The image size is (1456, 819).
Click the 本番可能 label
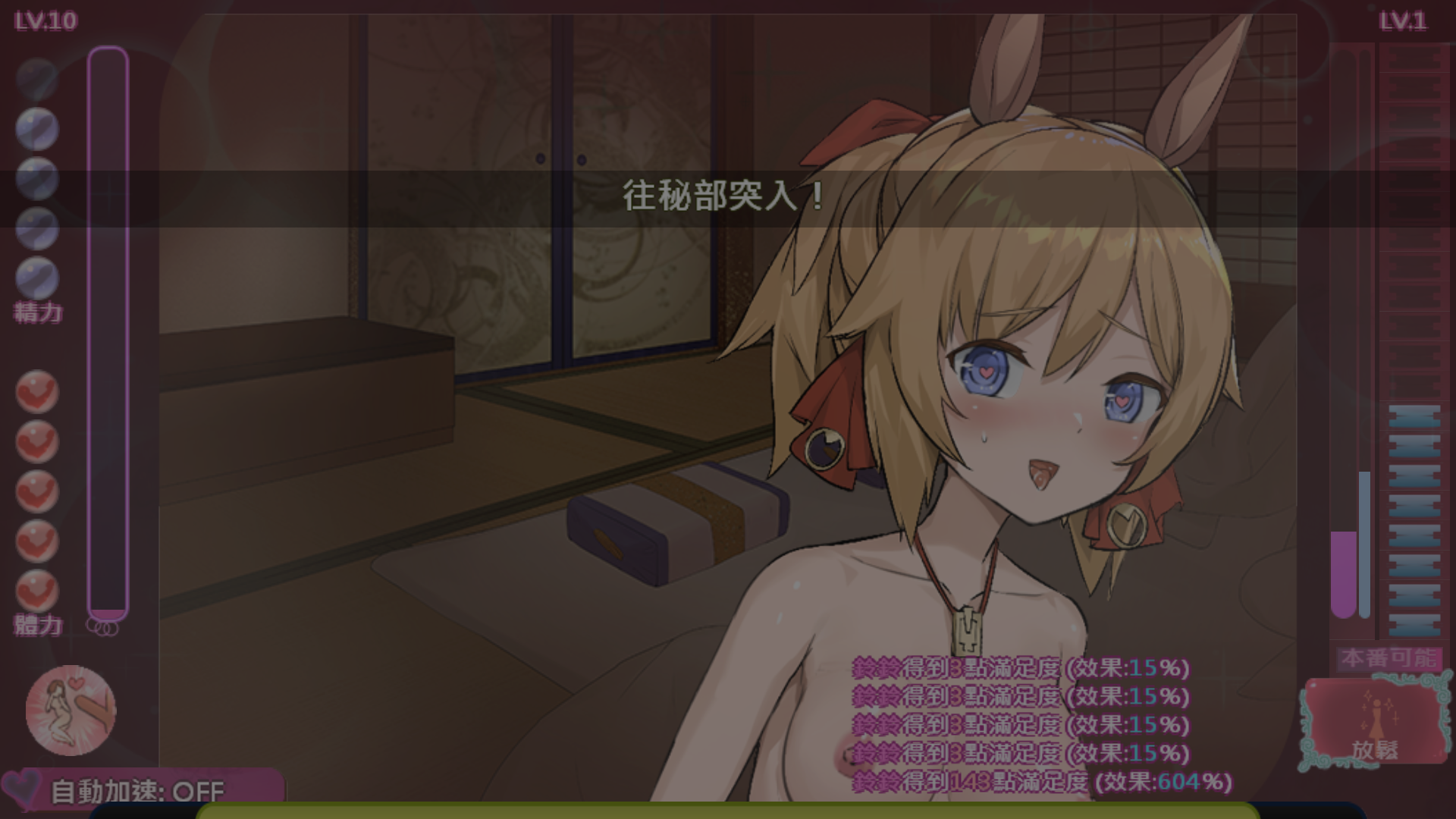1389,658
